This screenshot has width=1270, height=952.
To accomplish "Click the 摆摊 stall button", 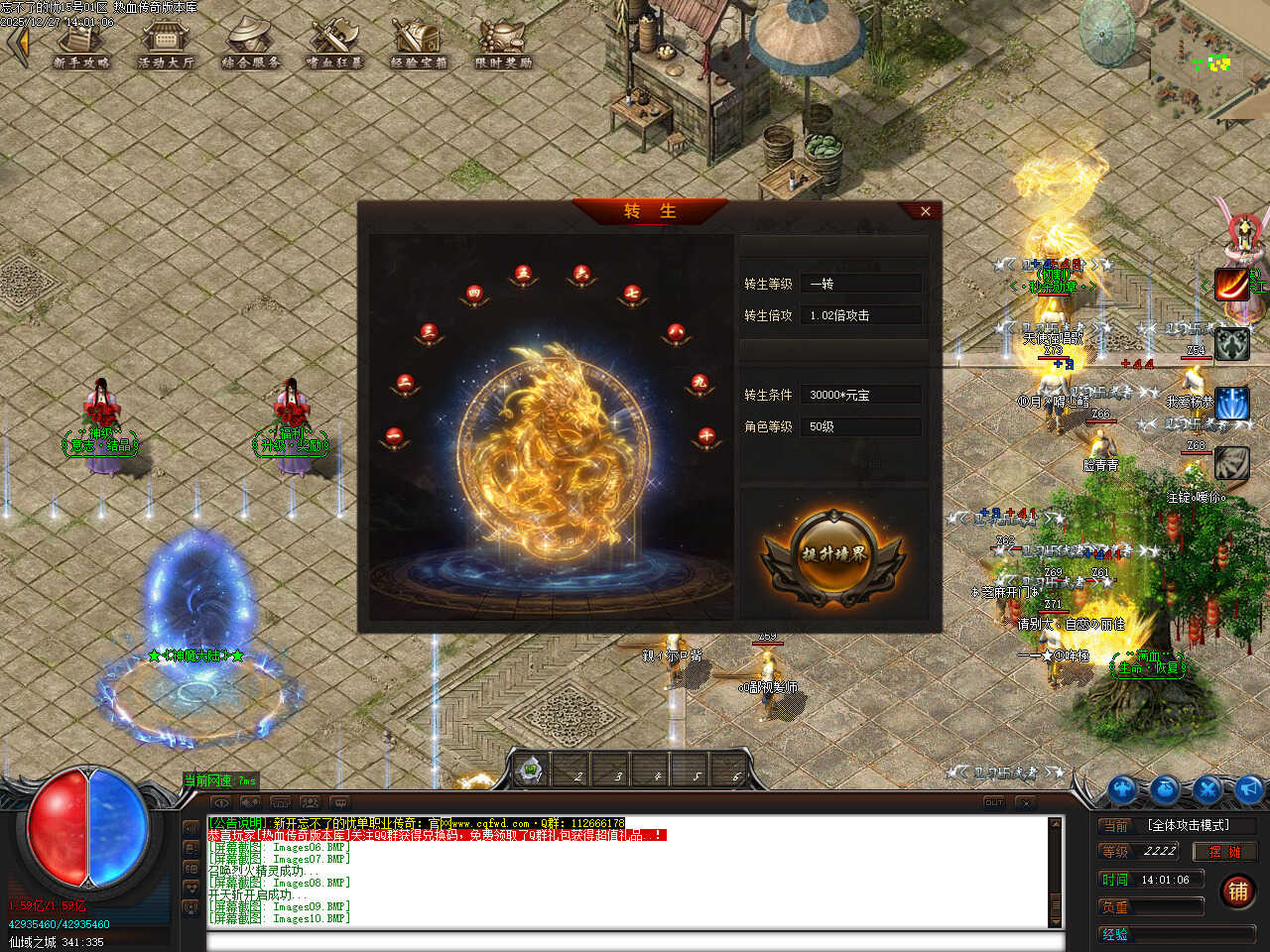I will click(x=1223, y=851).
